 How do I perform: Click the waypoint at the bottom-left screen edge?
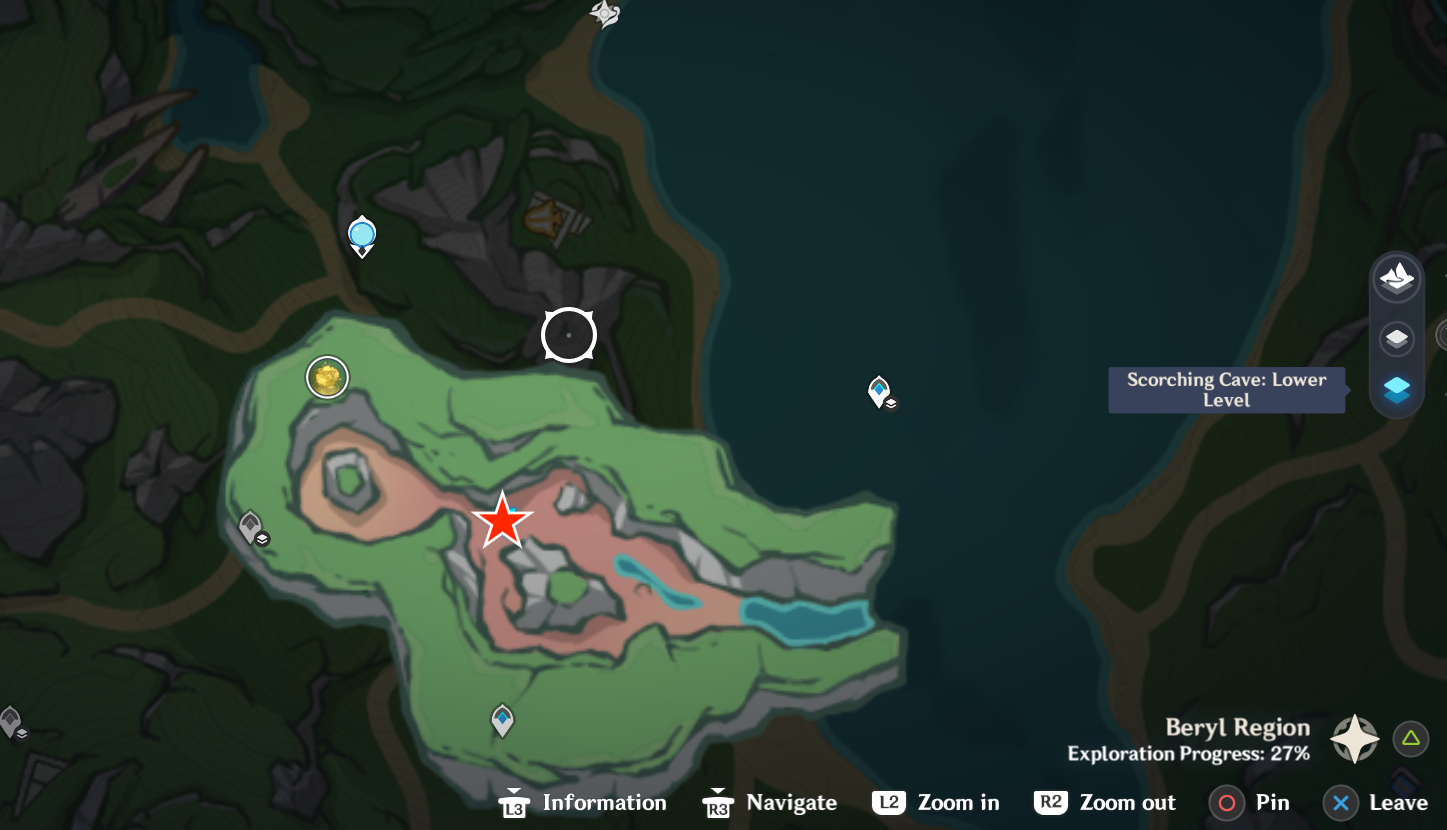coord(10,718)
